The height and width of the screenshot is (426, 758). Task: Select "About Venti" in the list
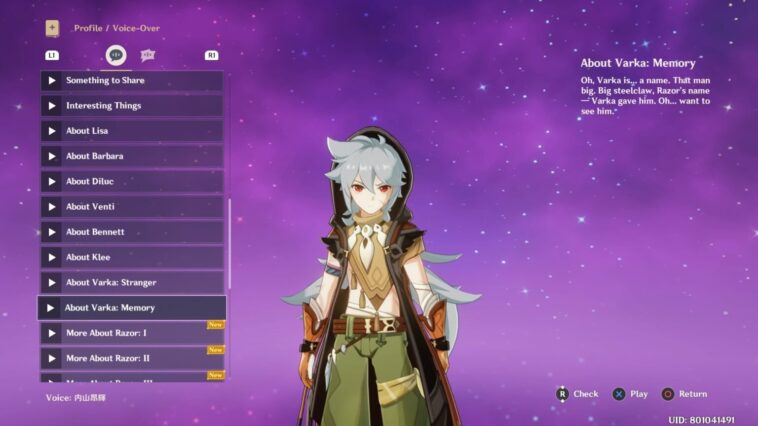132,206
